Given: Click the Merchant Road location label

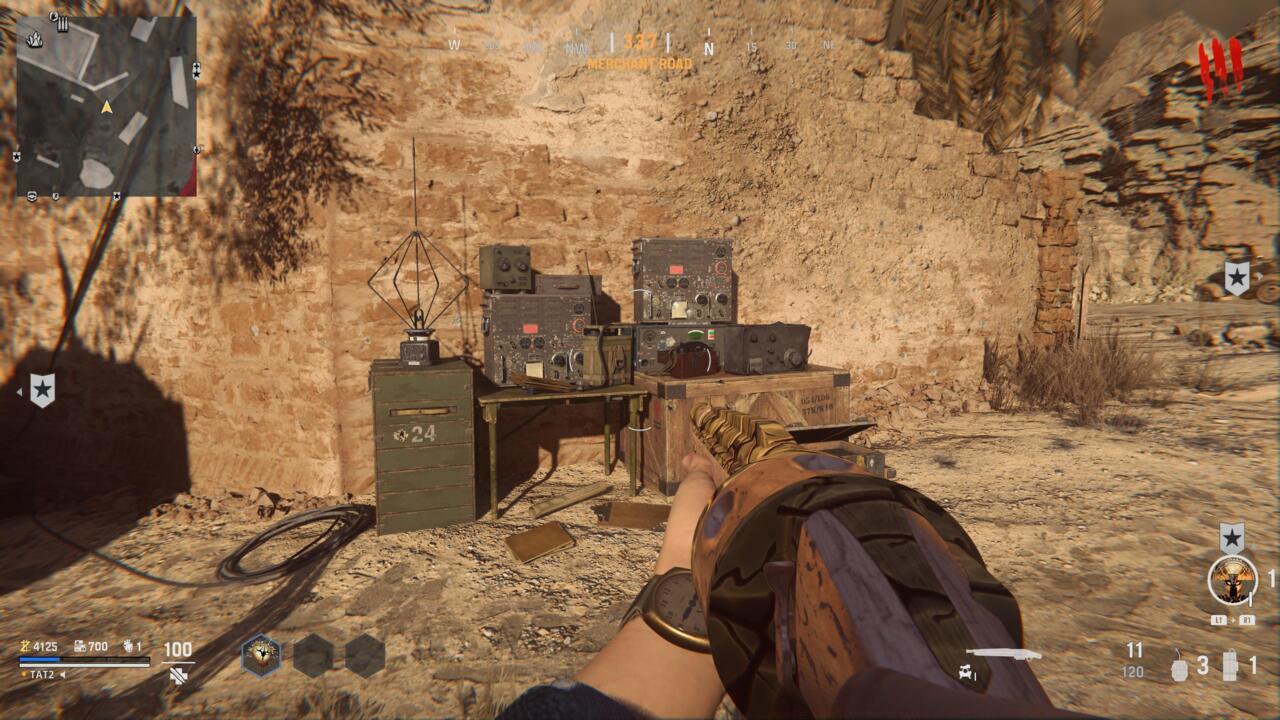Looking at the screenshot, I should point(640,62).
